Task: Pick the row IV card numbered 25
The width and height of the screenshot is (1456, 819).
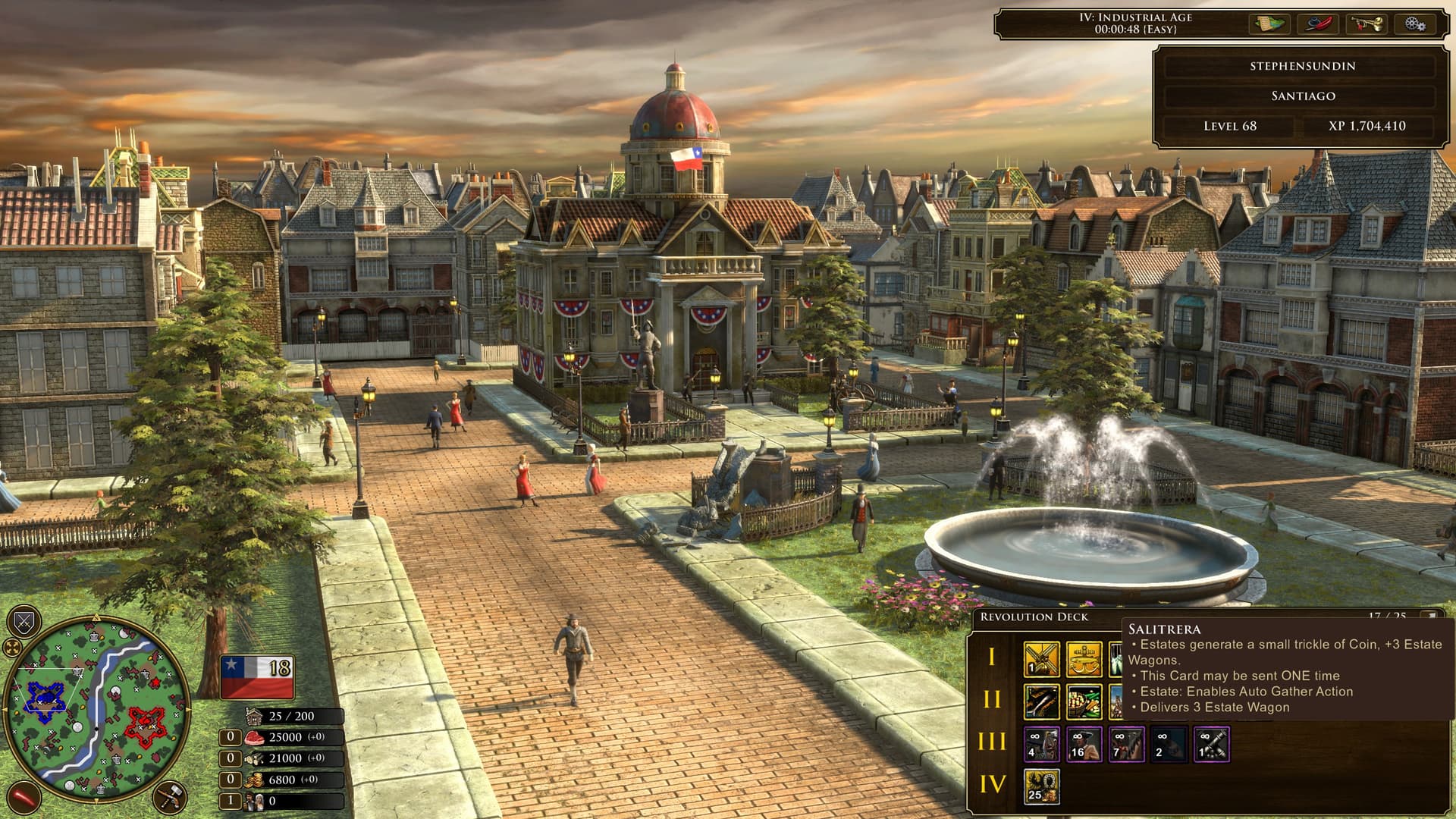Action: [1041, 786]
